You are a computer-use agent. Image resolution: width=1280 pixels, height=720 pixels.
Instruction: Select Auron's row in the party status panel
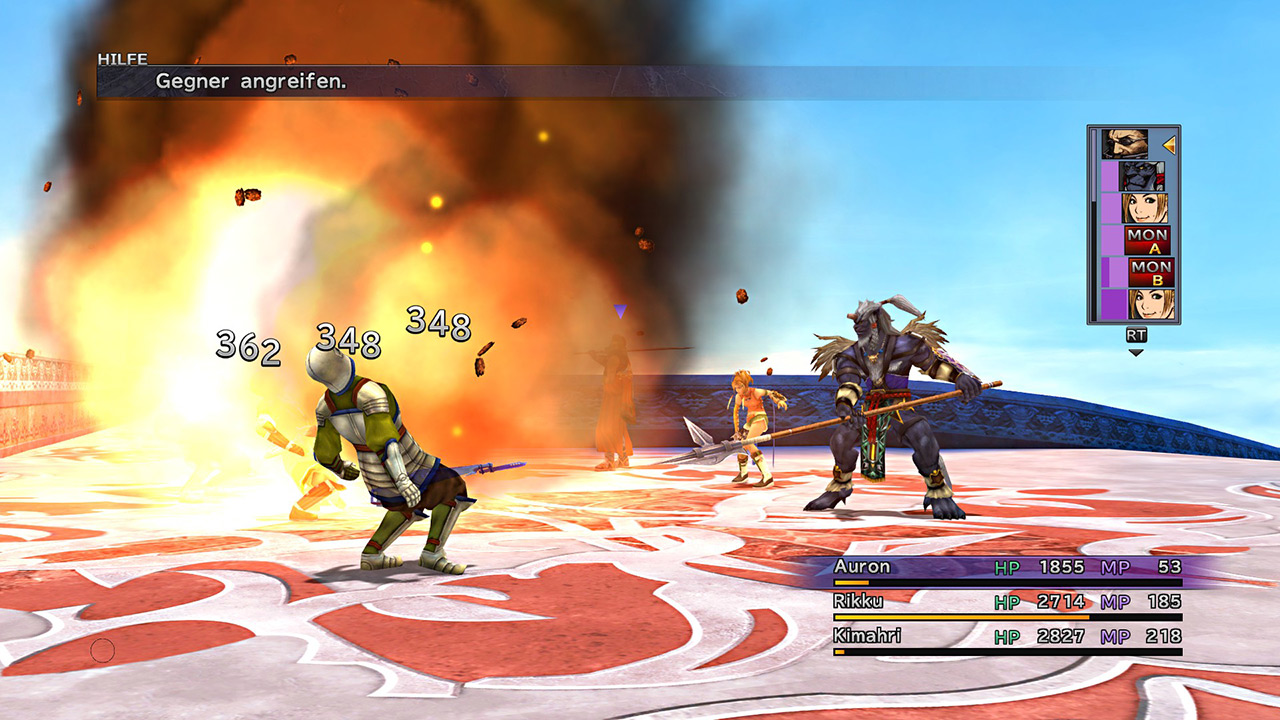point(1008,568)
